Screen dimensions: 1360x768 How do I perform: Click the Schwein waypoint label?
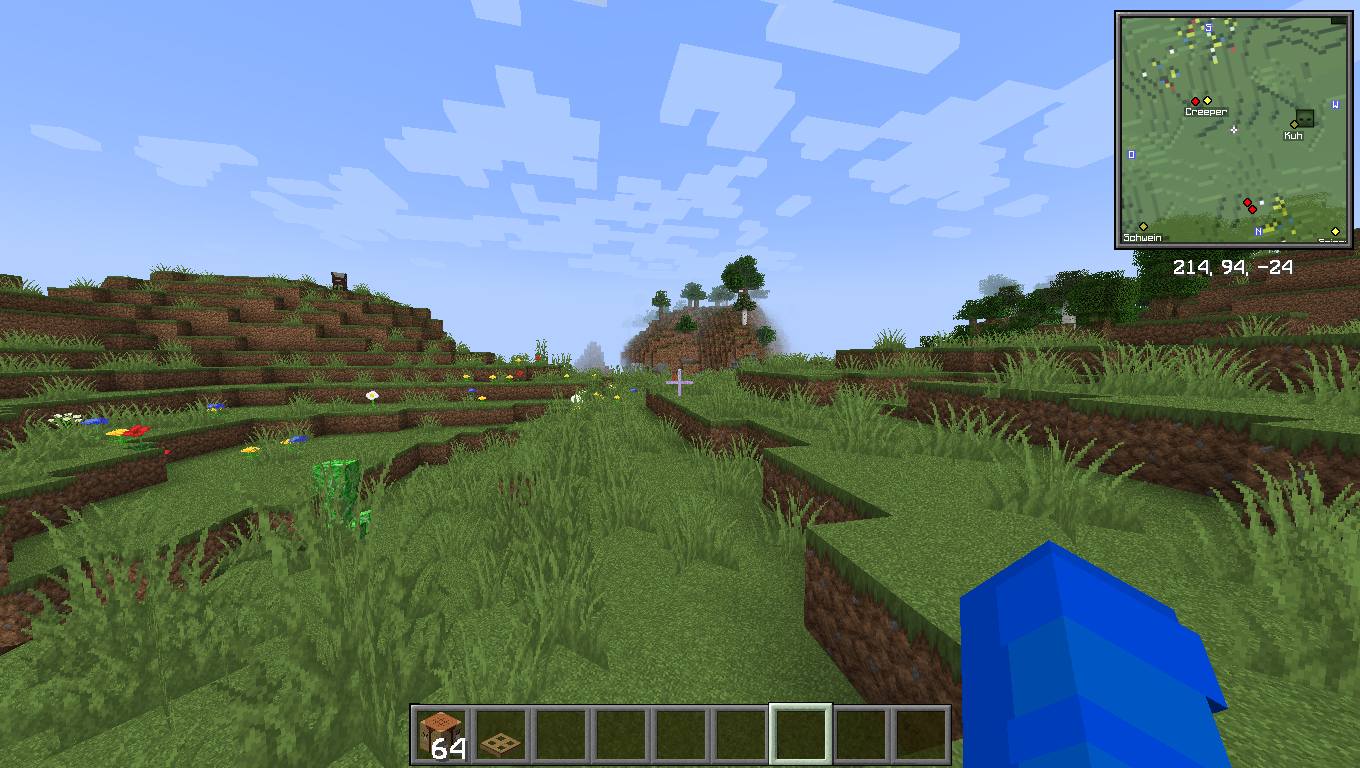[1142, 238]
